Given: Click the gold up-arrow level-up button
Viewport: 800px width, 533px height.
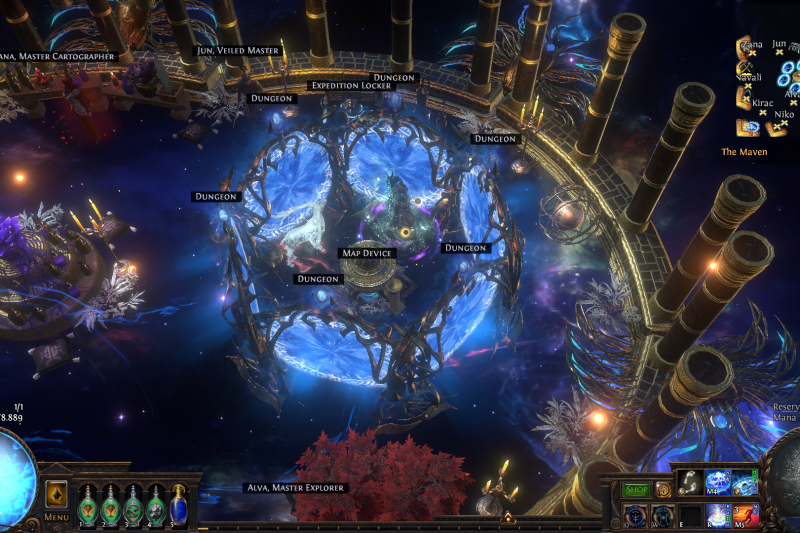Looking at the screenshot, I should click(56, 494).
